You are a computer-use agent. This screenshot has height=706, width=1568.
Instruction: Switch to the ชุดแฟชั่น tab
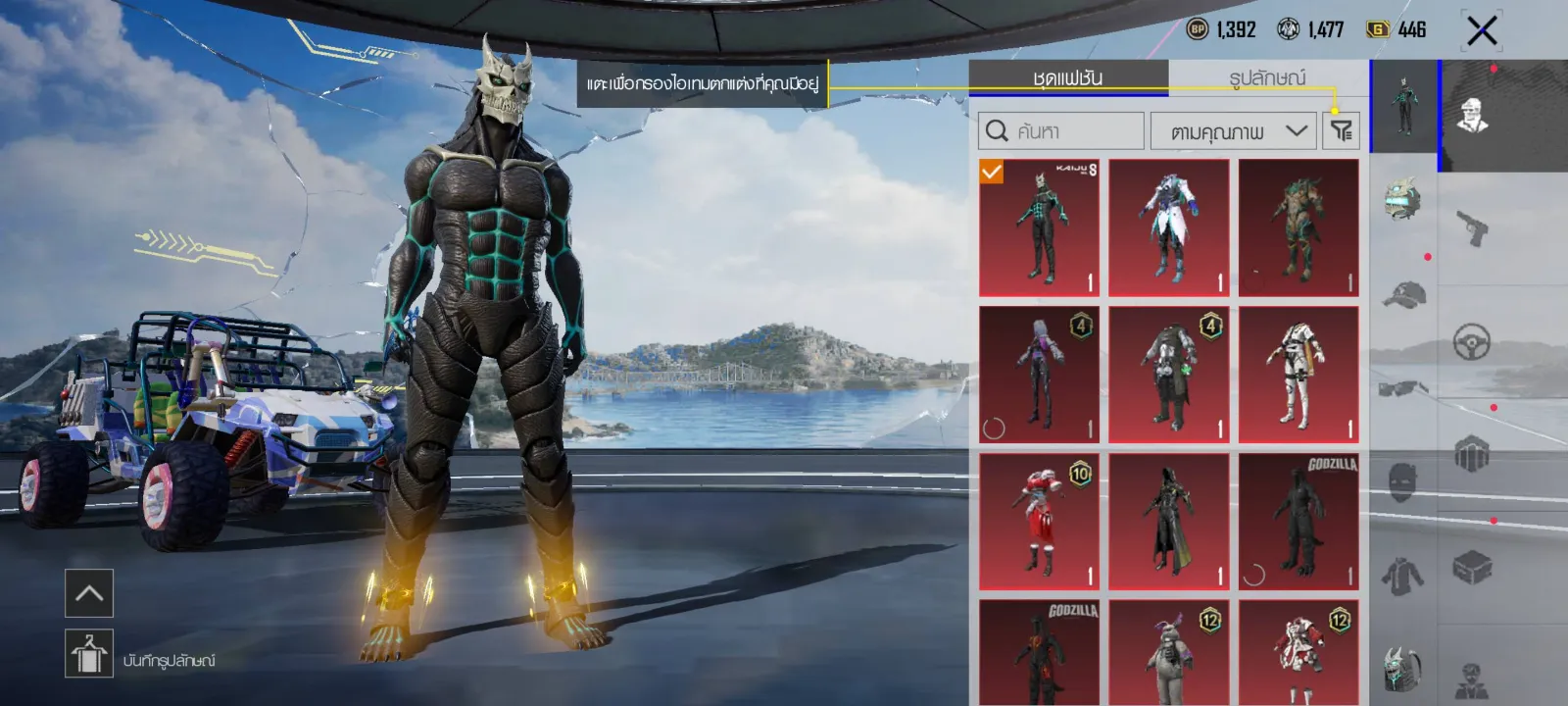(1067, 78)
